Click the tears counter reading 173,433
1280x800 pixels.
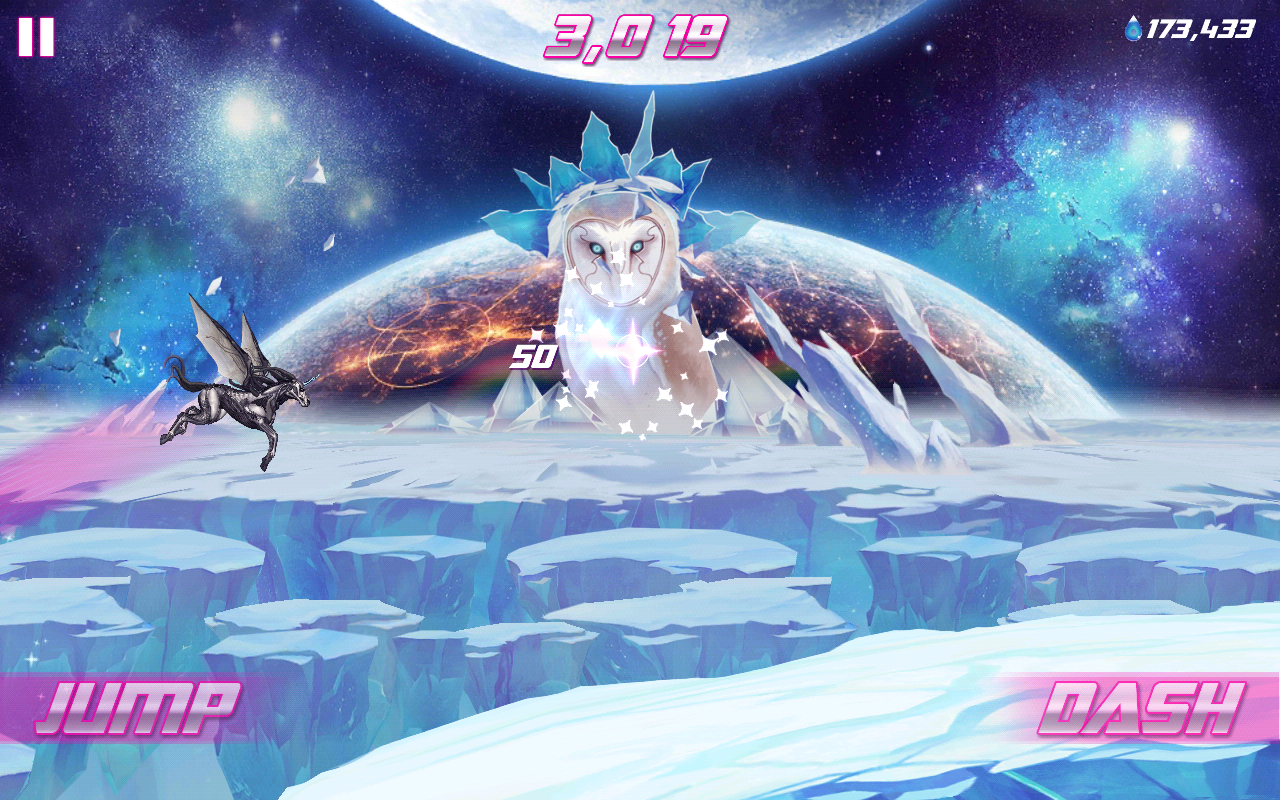point(1201,29)
